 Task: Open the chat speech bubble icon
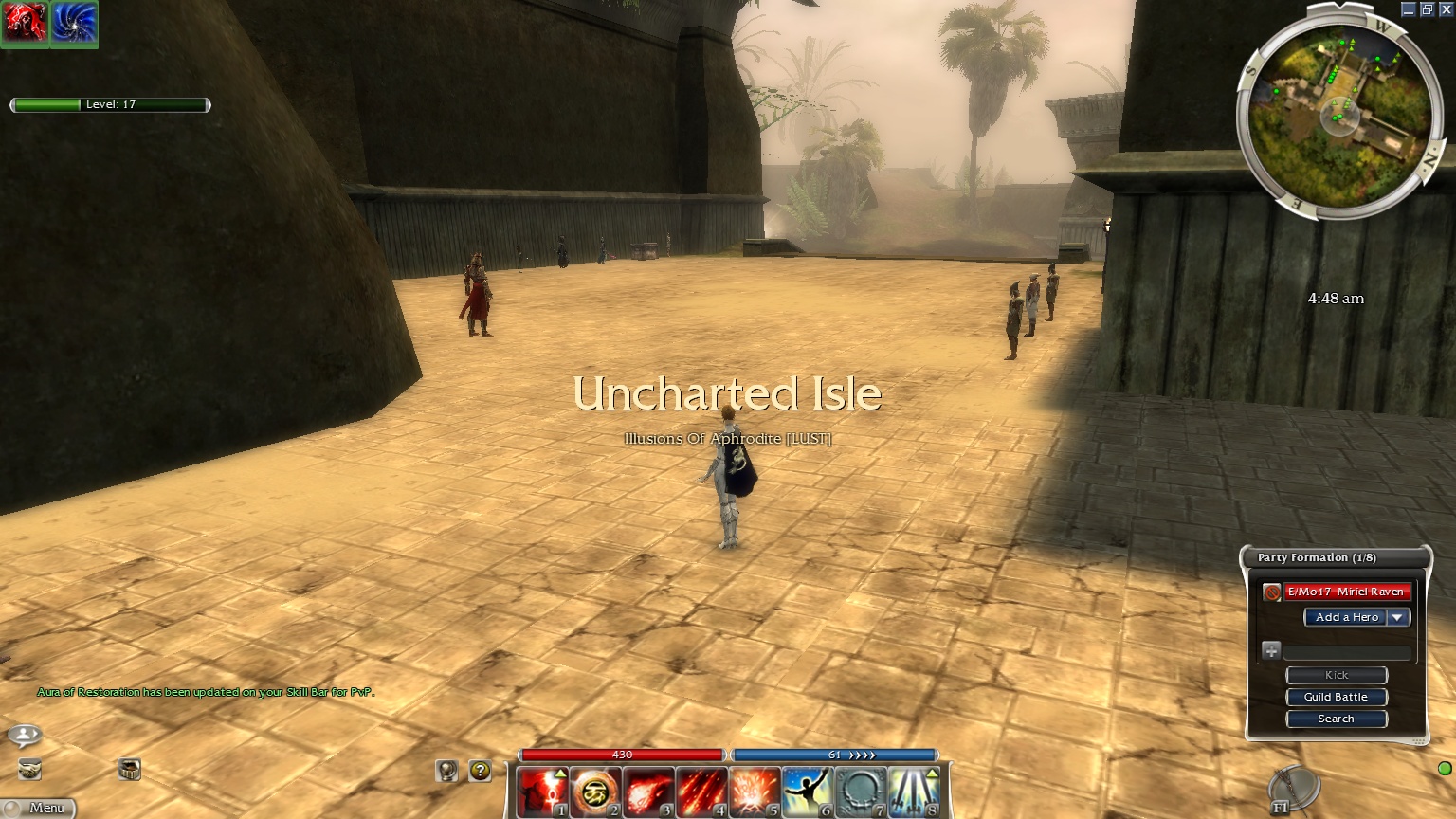[x=25, y=735]
